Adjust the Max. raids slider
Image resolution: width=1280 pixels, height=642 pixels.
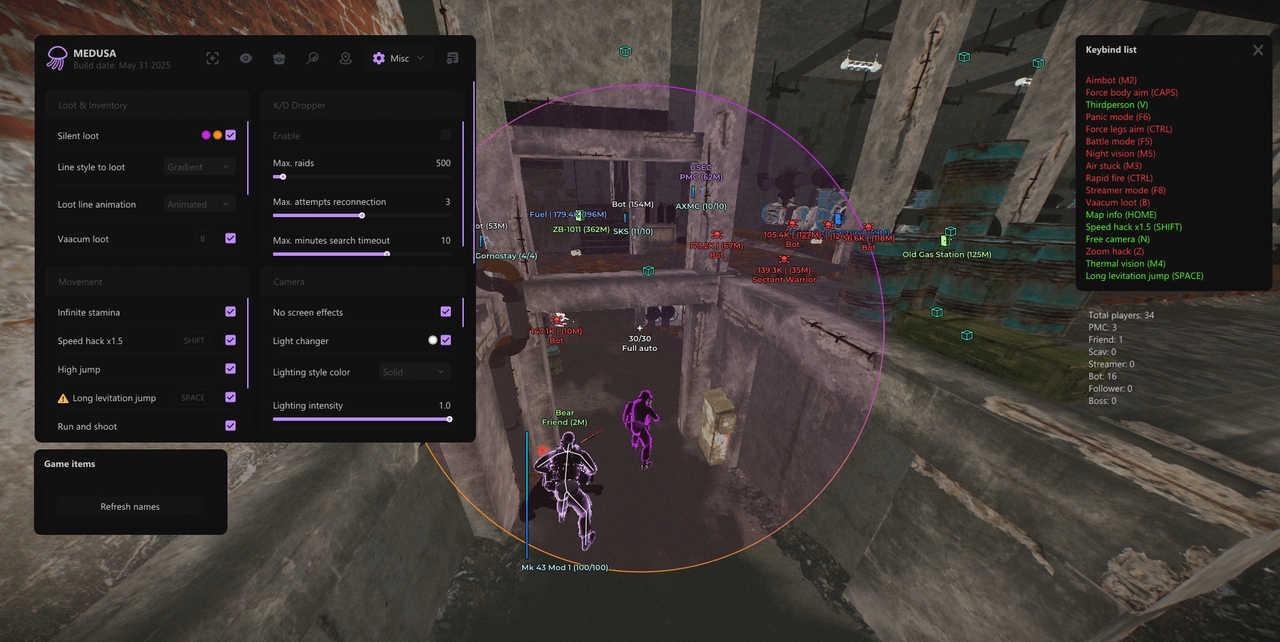[283, 177]
